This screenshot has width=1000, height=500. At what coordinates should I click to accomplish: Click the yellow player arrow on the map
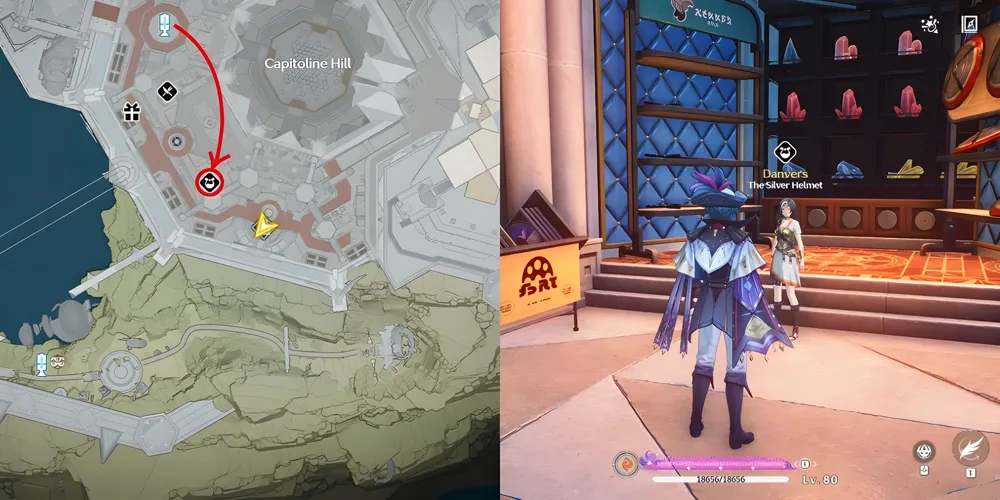265,226
